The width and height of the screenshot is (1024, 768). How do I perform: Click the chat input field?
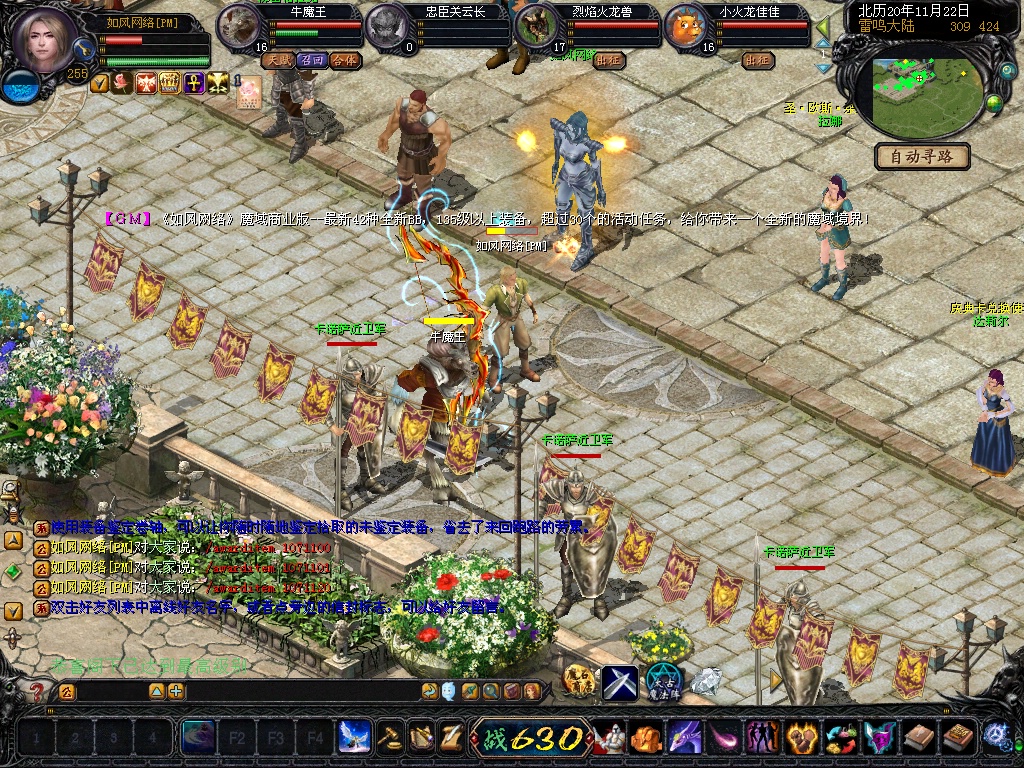tap(110, 691)
